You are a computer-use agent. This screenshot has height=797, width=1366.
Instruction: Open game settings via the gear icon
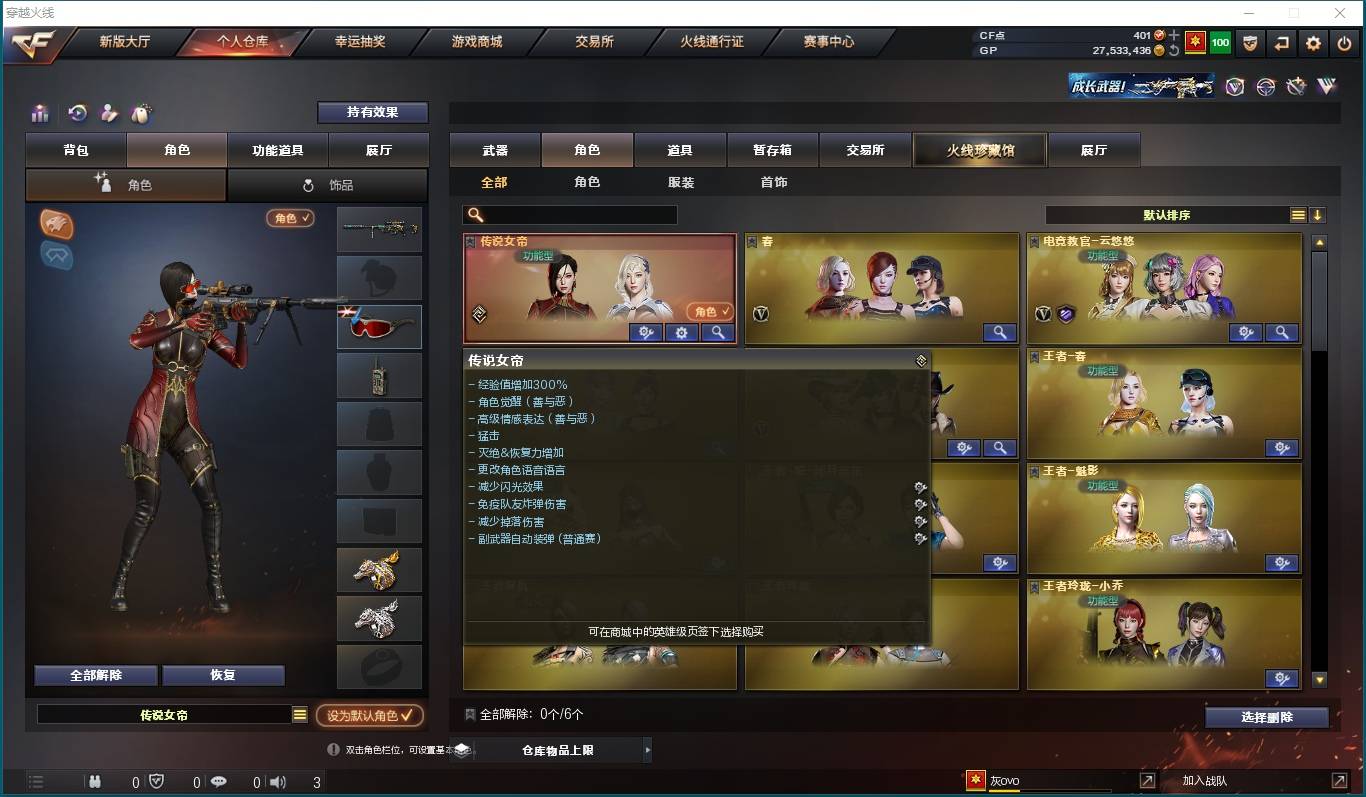1311,43
